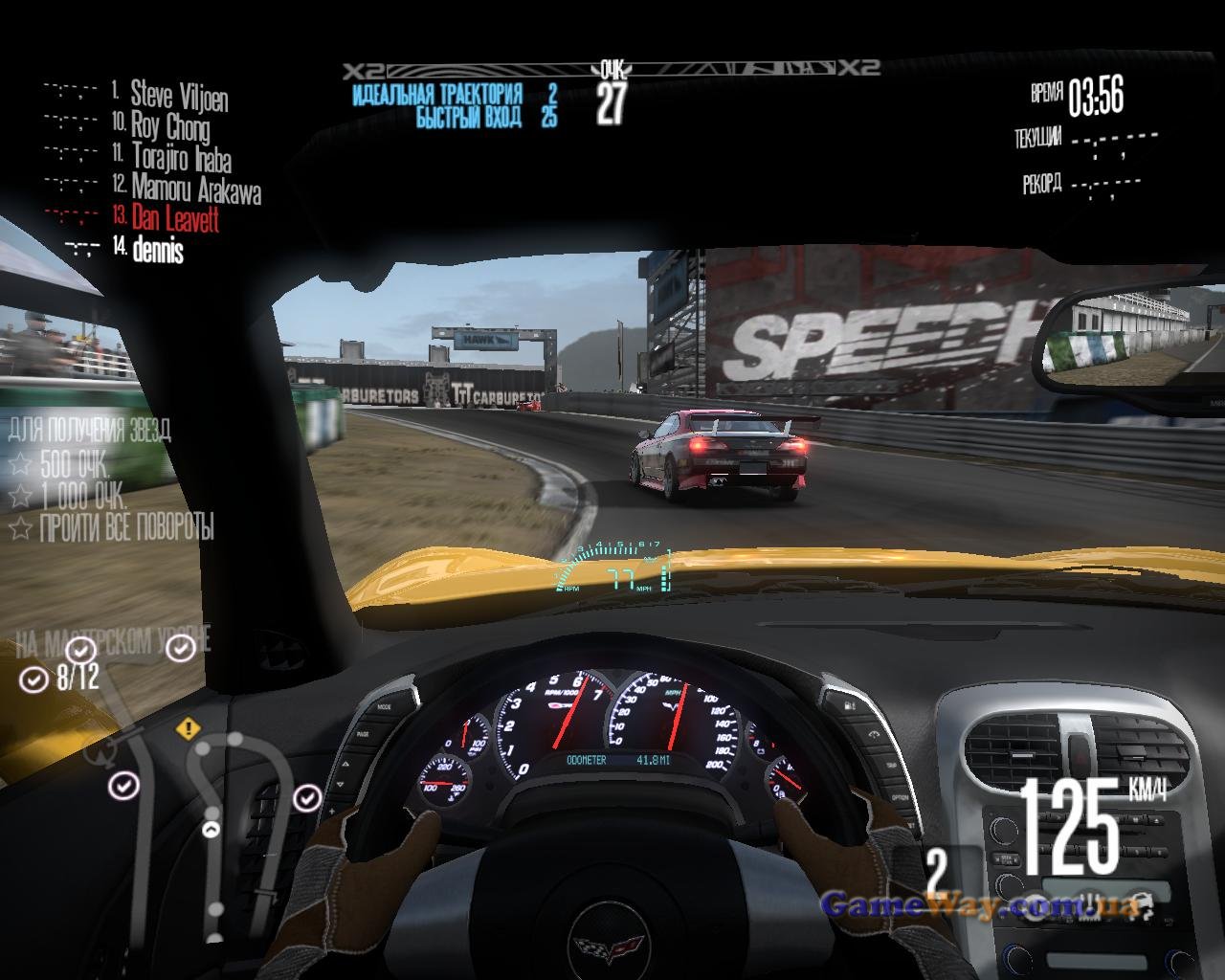Open the GameWay.com.ua watermark link
The image size is (1225, 980).
click(x=980, y=905)
